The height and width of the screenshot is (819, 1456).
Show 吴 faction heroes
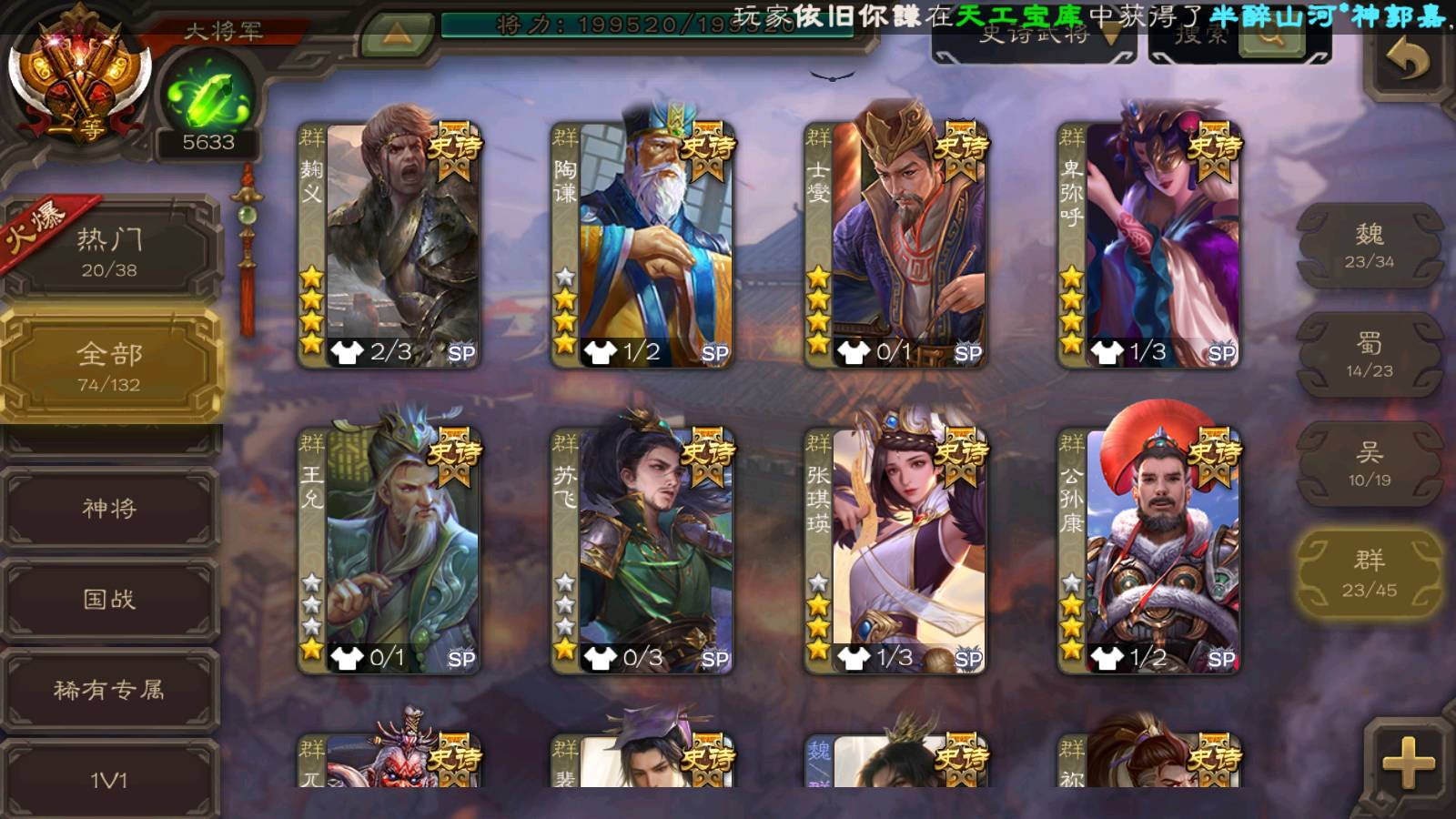point(1370,464)
